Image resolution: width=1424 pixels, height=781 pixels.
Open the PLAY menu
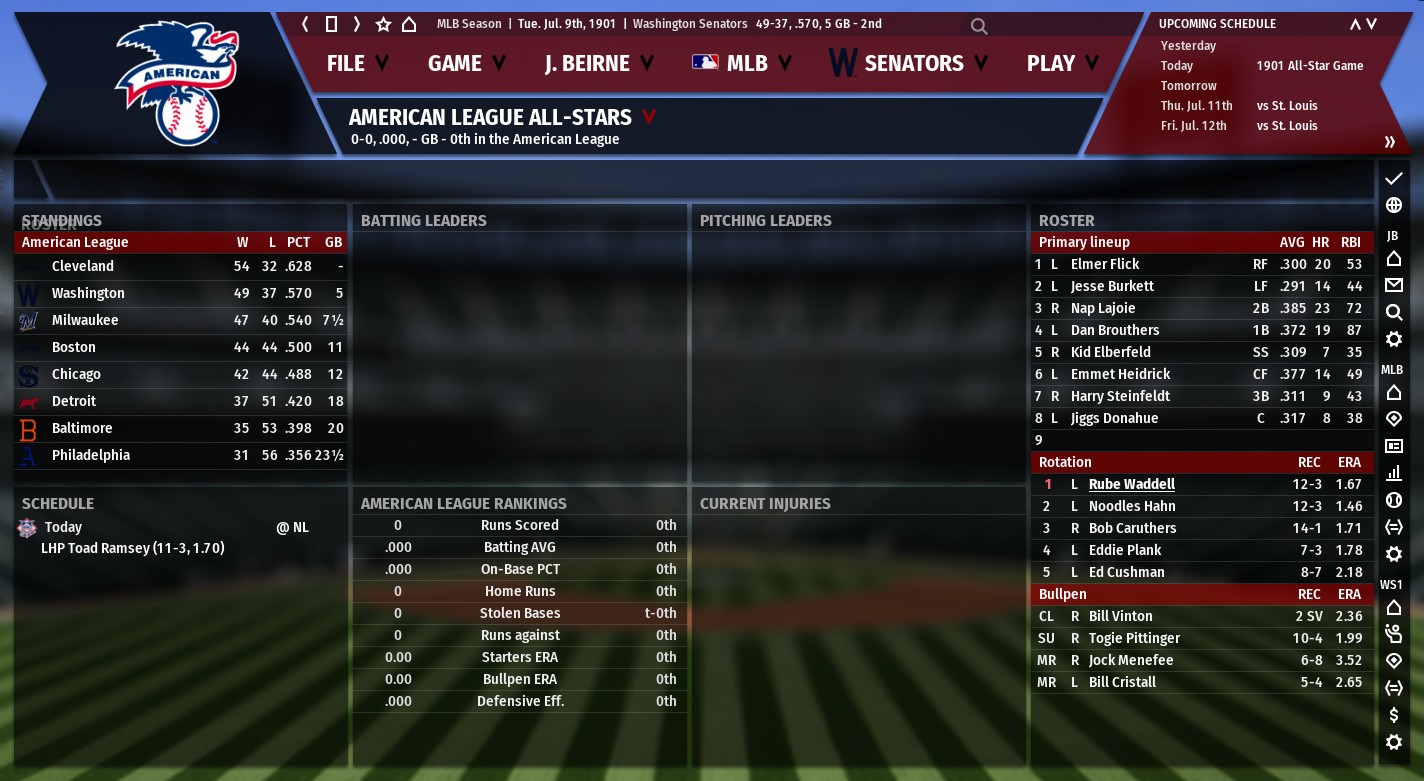1062,63
